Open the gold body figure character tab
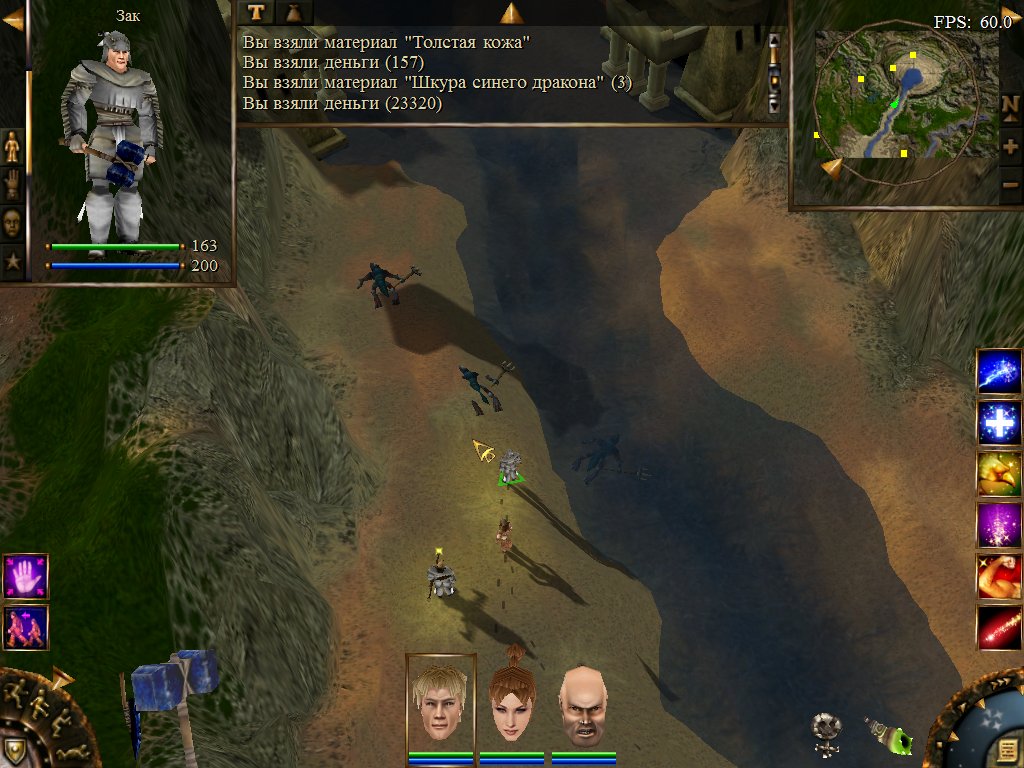Image resolution: width=1024 pixels, height=768 pixels. coord(12,146)
